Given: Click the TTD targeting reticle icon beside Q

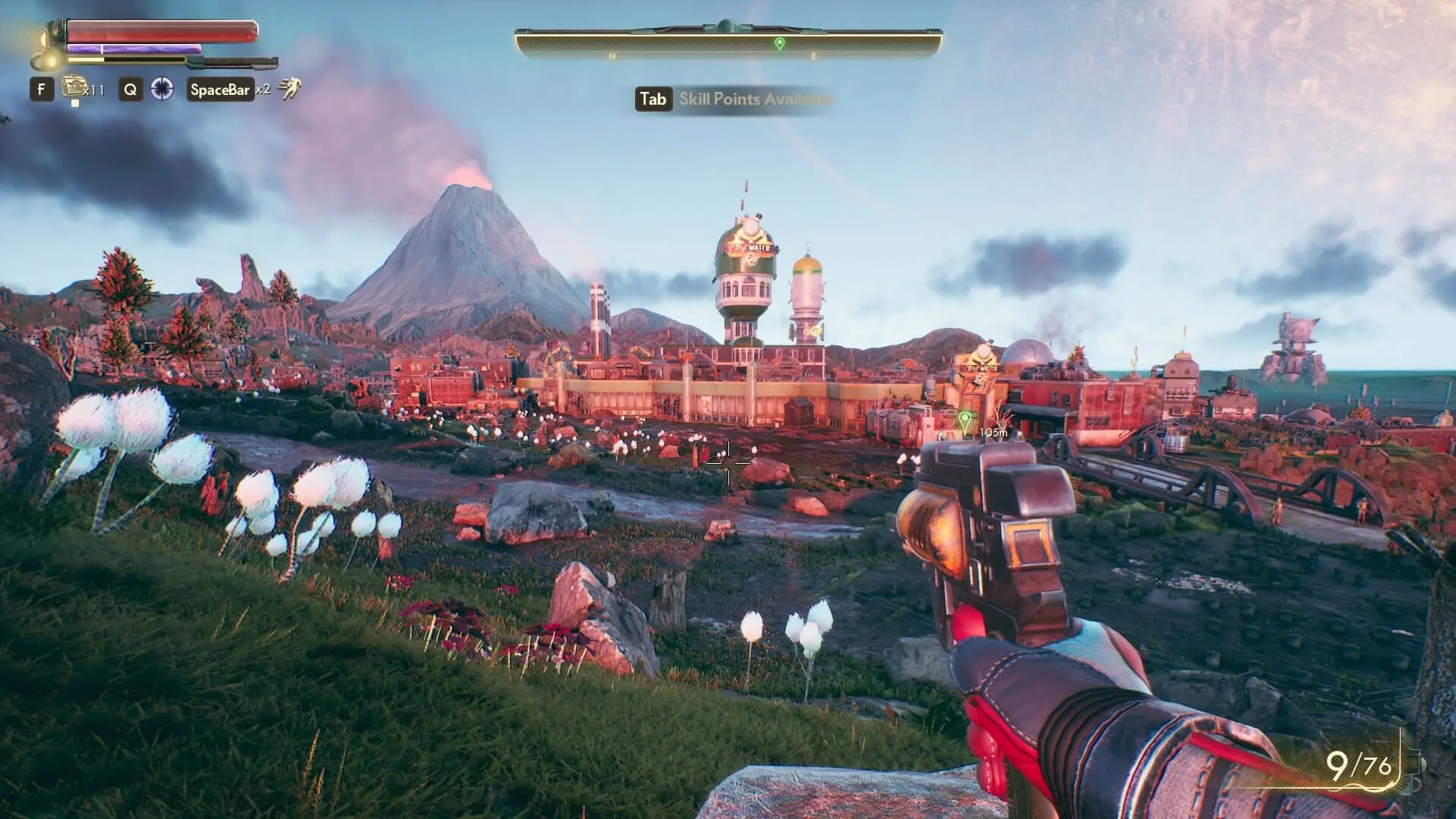Looking at the screenshot, I should pyautogui.click(x=162, y=89).
